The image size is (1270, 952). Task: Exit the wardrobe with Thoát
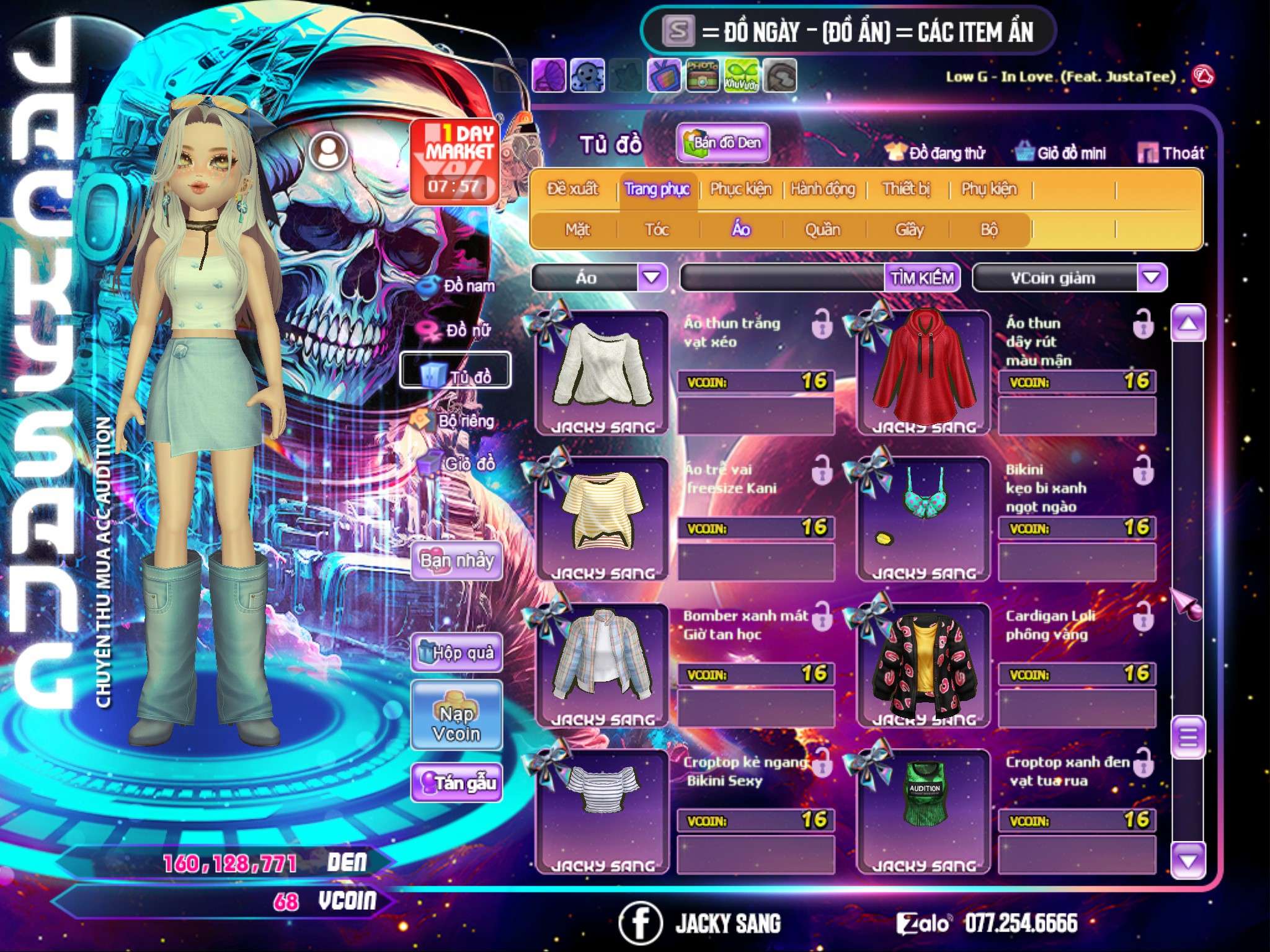pyautogui.click(x=1171, y=153)
